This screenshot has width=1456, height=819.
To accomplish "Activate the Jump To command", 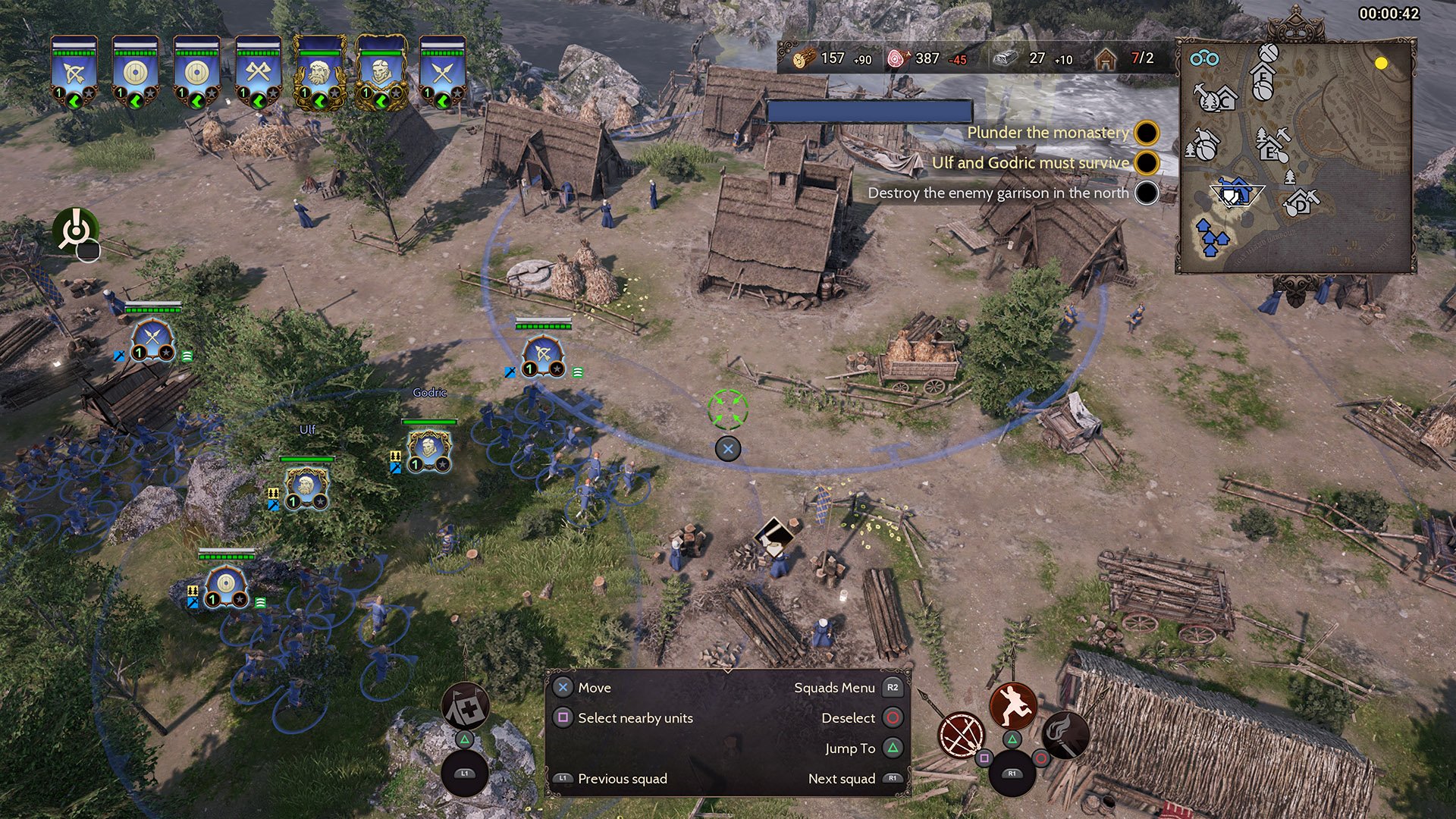I will 850,748.
